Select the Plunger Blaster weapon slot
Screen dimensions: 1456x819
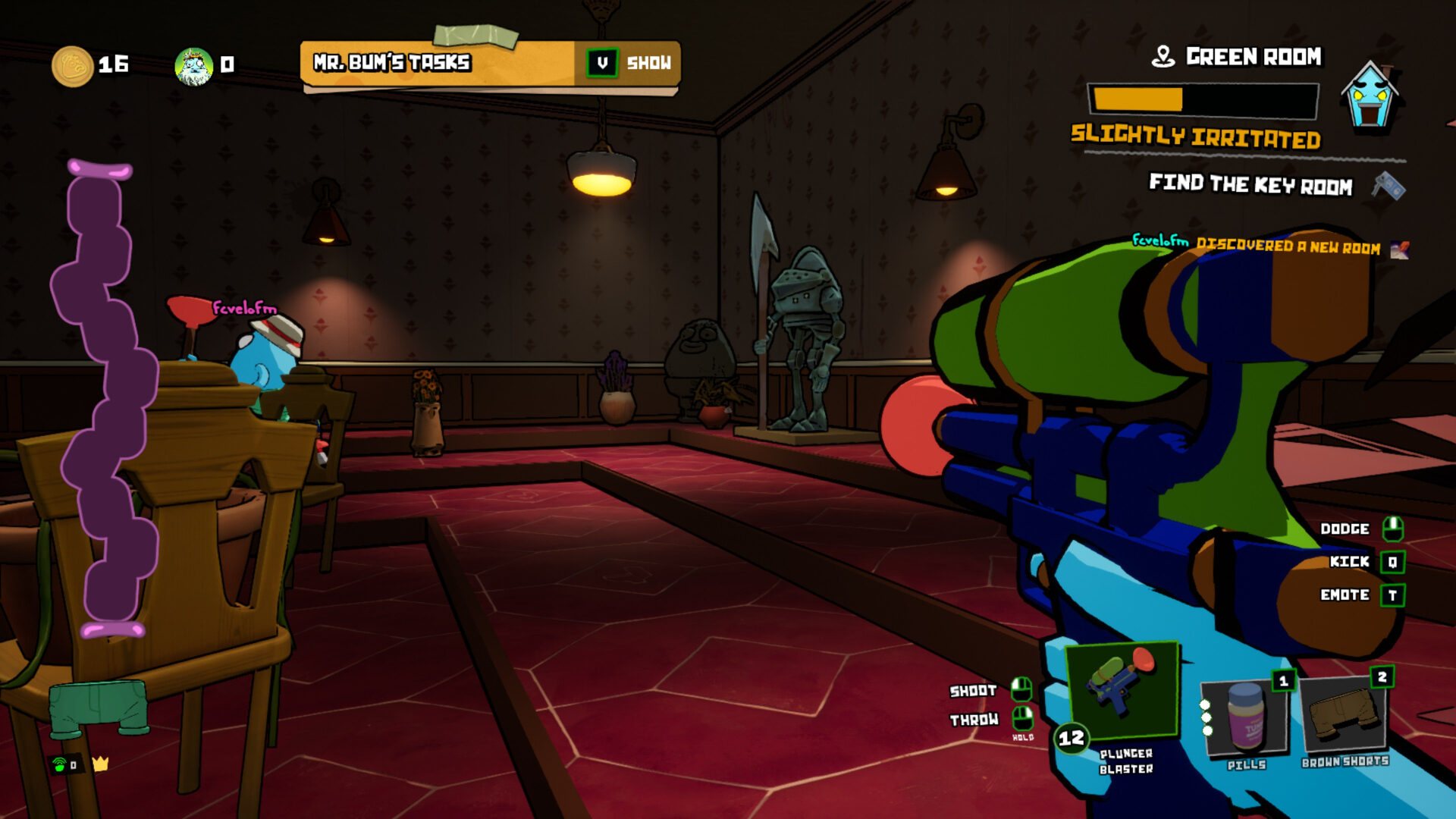(1122, 690)
